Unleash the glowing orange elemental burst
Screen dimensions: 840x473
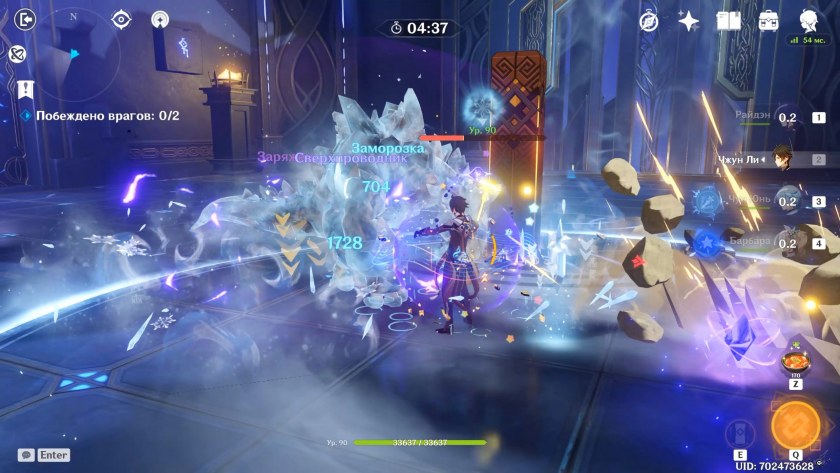click(x=795, y=424)
